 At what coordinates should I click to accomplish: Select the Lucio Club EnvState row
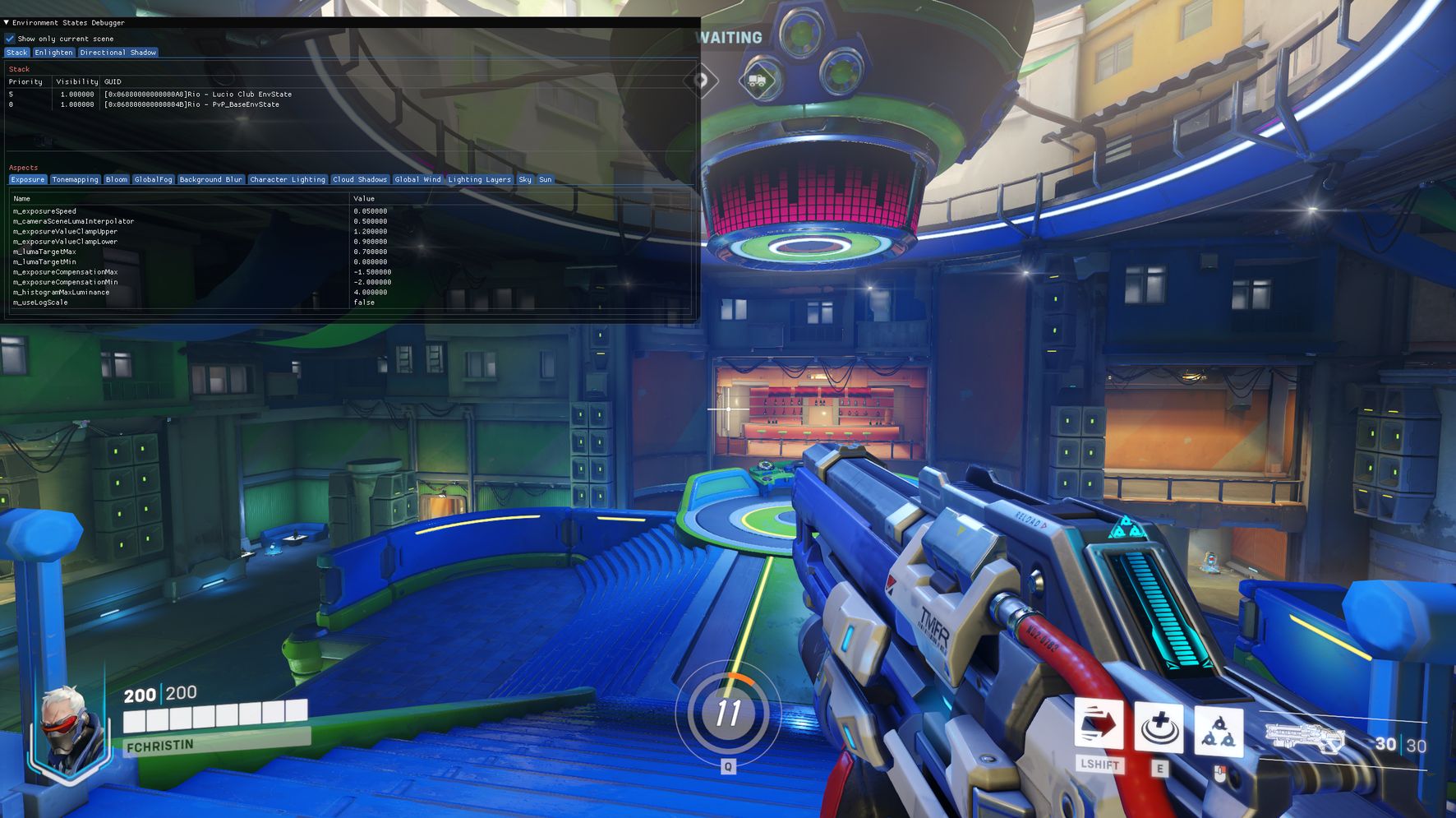coord(197,95)
